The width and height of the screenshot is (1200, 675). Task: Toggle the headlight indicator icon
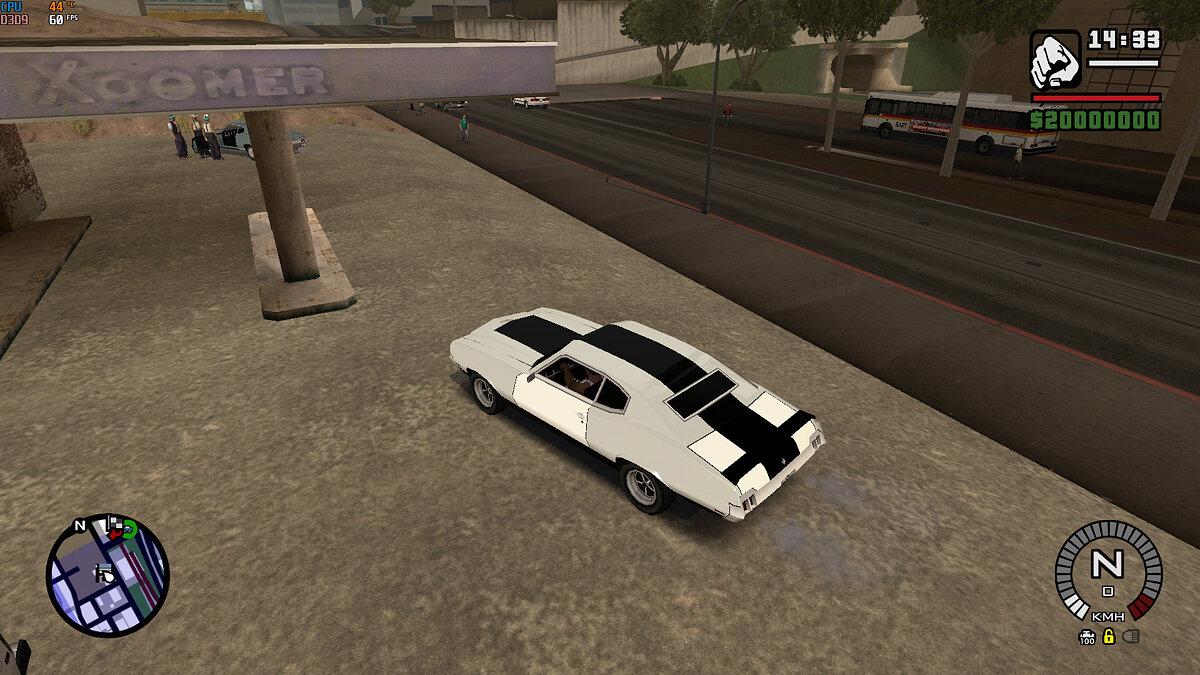click(x=1131, y=636)
